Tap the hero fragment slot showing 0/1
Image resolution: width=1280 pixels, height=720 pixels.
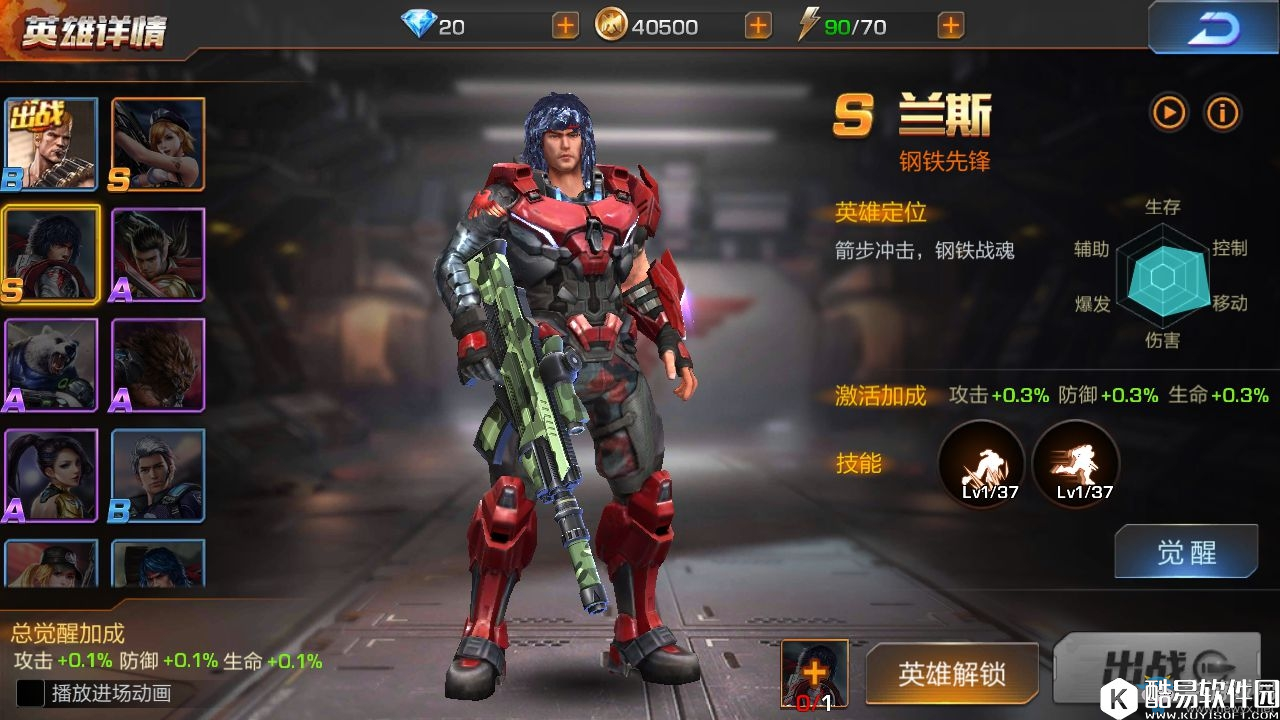(815, 675)
